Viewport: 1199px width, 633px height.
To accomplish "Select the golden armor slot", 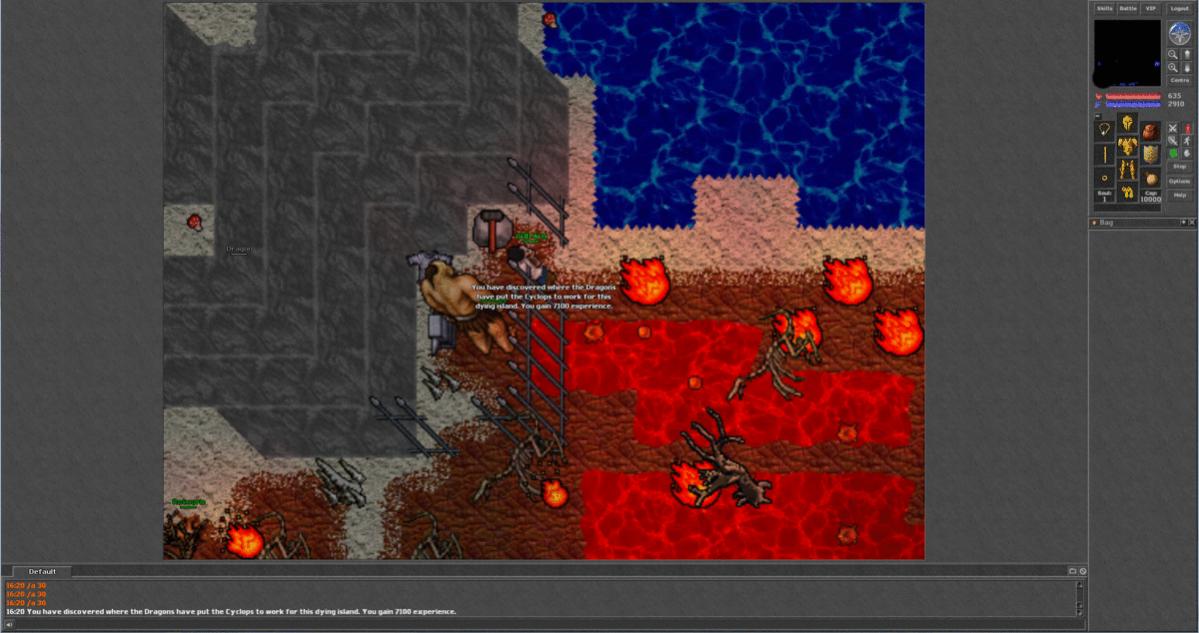I will point(1127,147).
